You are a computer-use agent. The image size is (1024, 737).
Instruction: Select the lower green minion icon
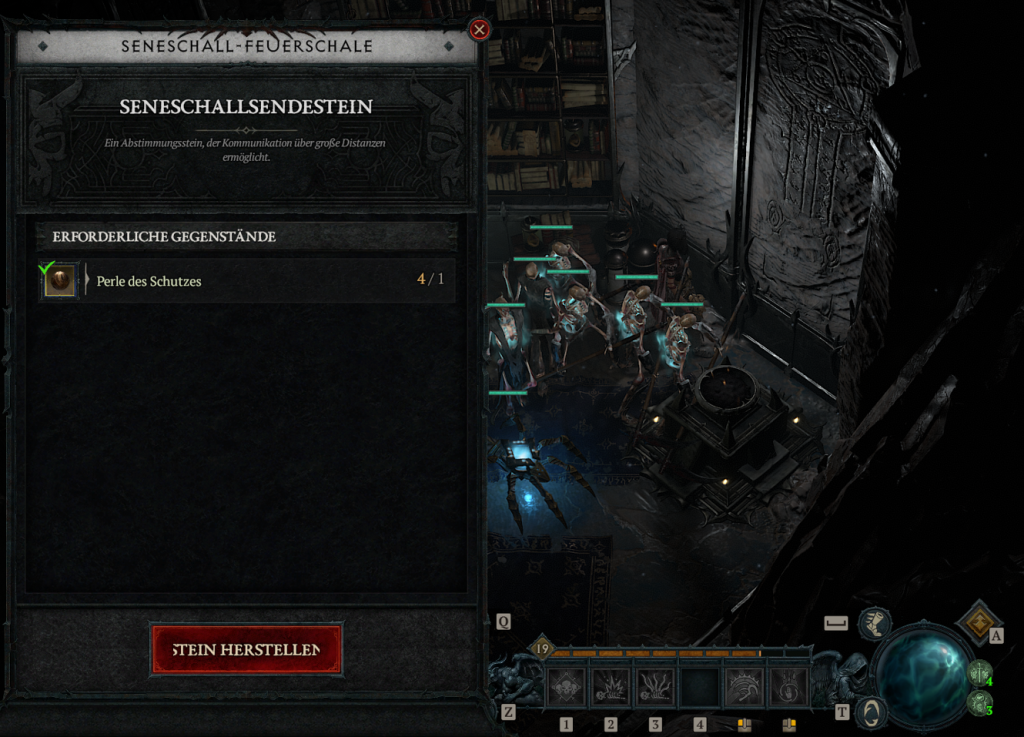[977, 702]
